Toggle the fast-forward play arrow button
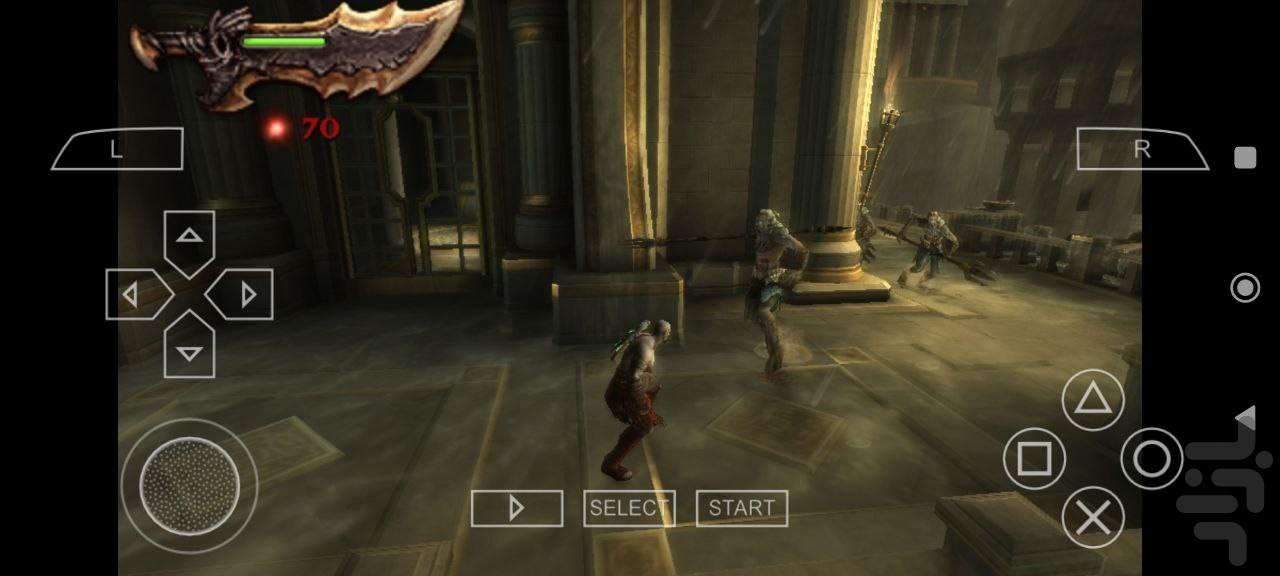 pyautogui.click(x=516, y=508)
